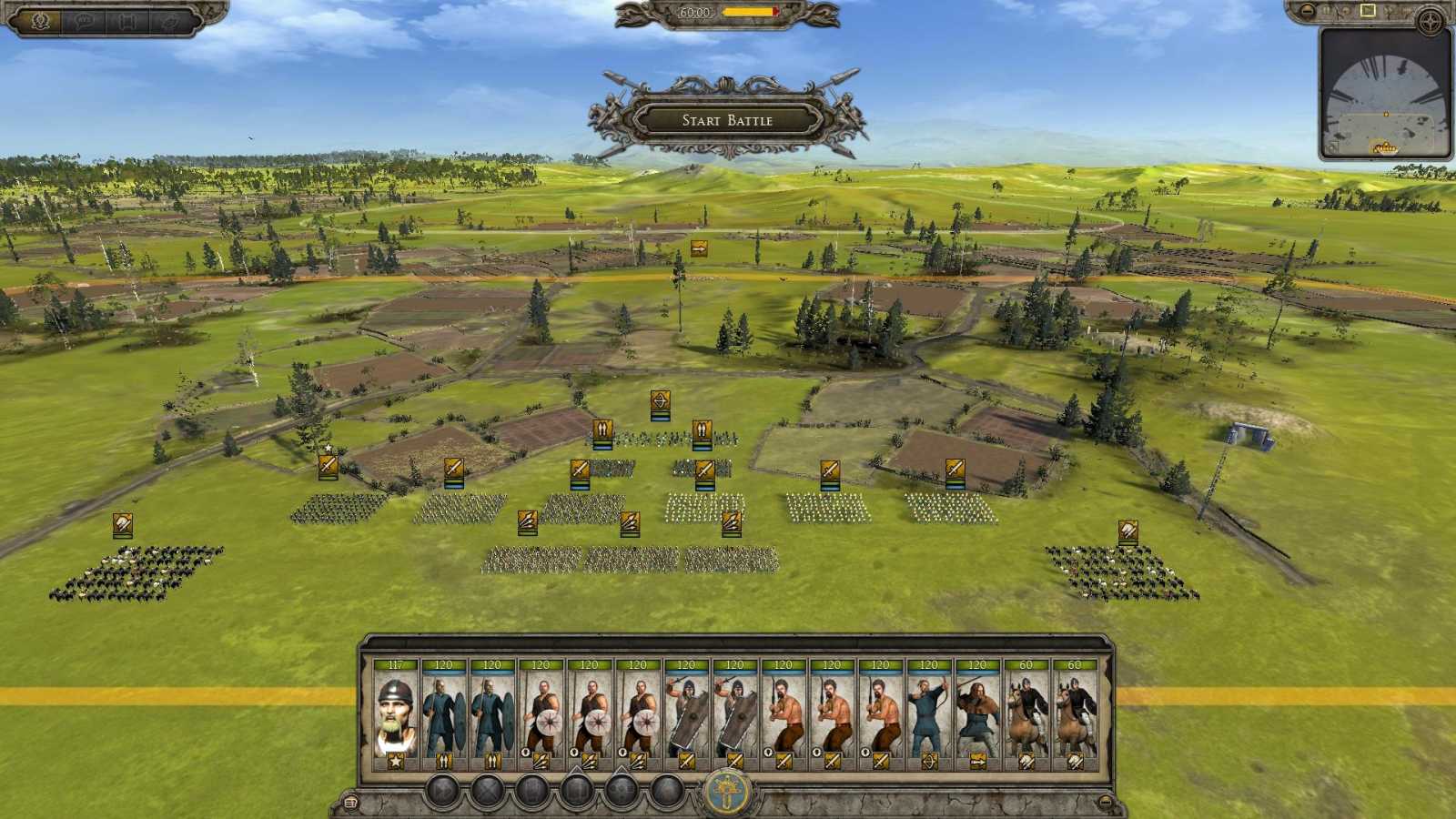Expand the chevron above the fourth formation button
Viewport: 1456px width, 819px height.
[x=574, y=772]
